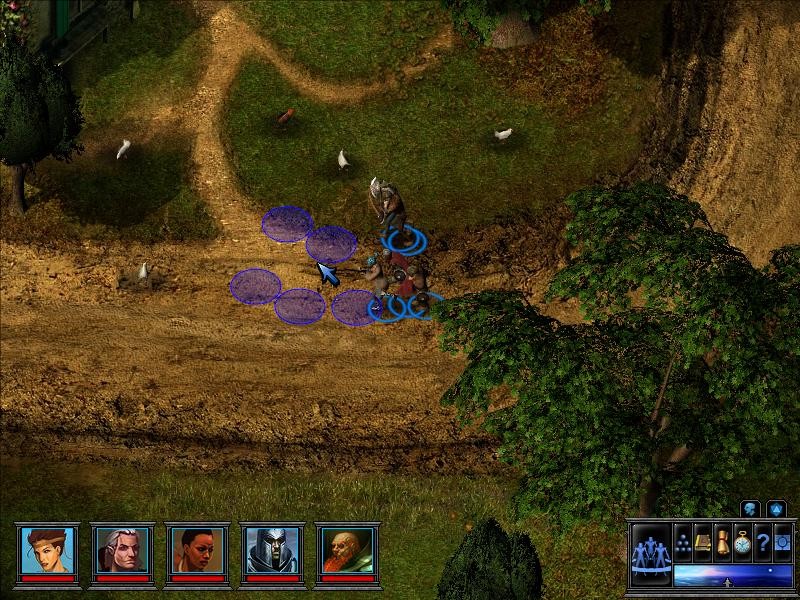Open help with the question mark
This screenshot has height=600, width=800.
click(x=762, y=540)
